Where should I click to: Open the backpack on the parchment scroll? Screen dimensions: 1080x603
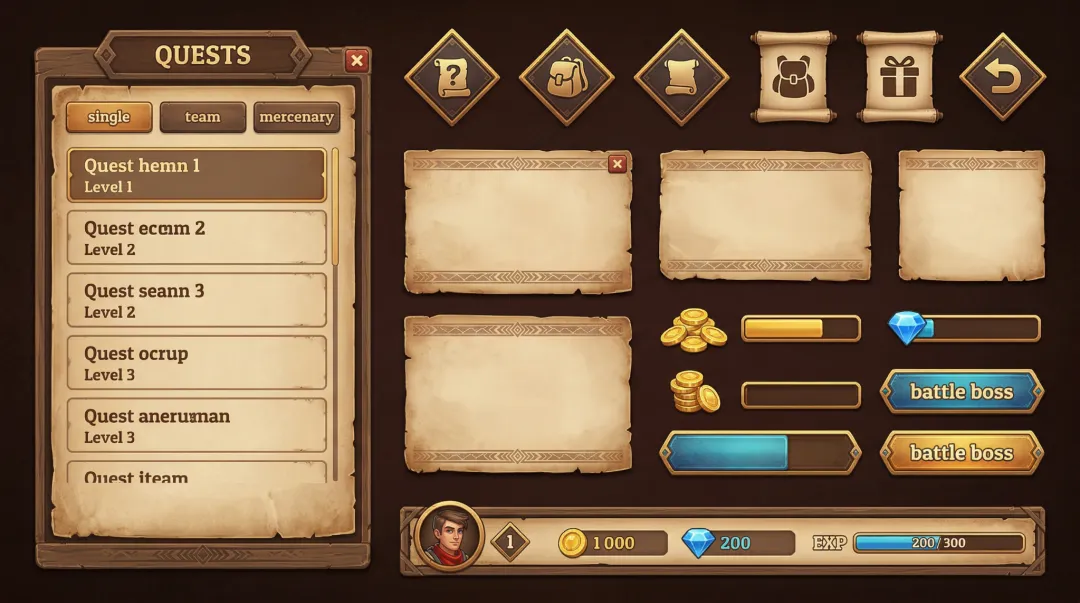pyautogui.click(x=792, y=77)
